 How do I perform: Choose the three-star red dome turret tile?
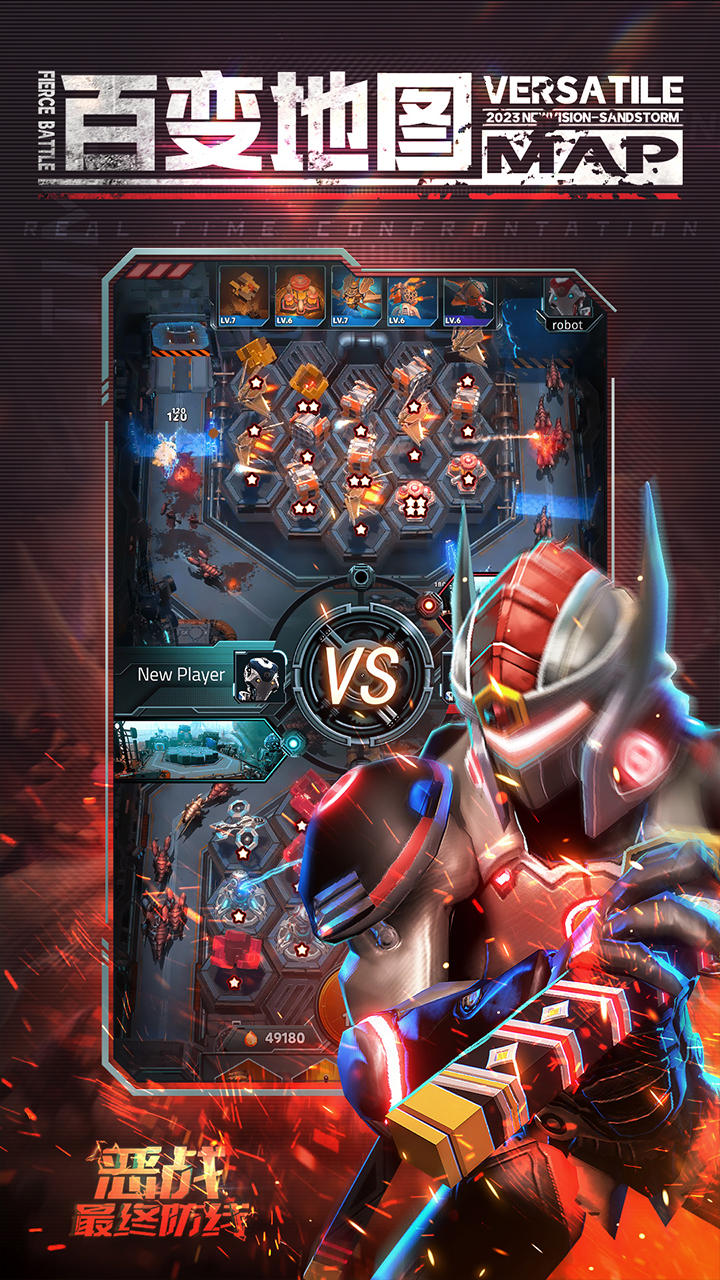click(413, 497)
